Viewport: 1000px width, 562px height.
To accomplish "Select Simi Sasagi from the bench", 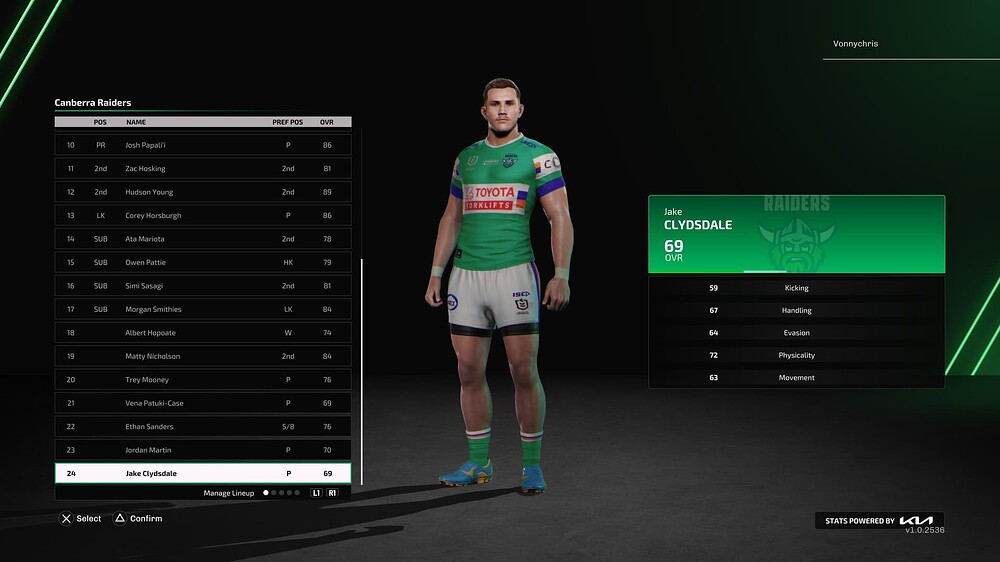I will click(202, 286).
